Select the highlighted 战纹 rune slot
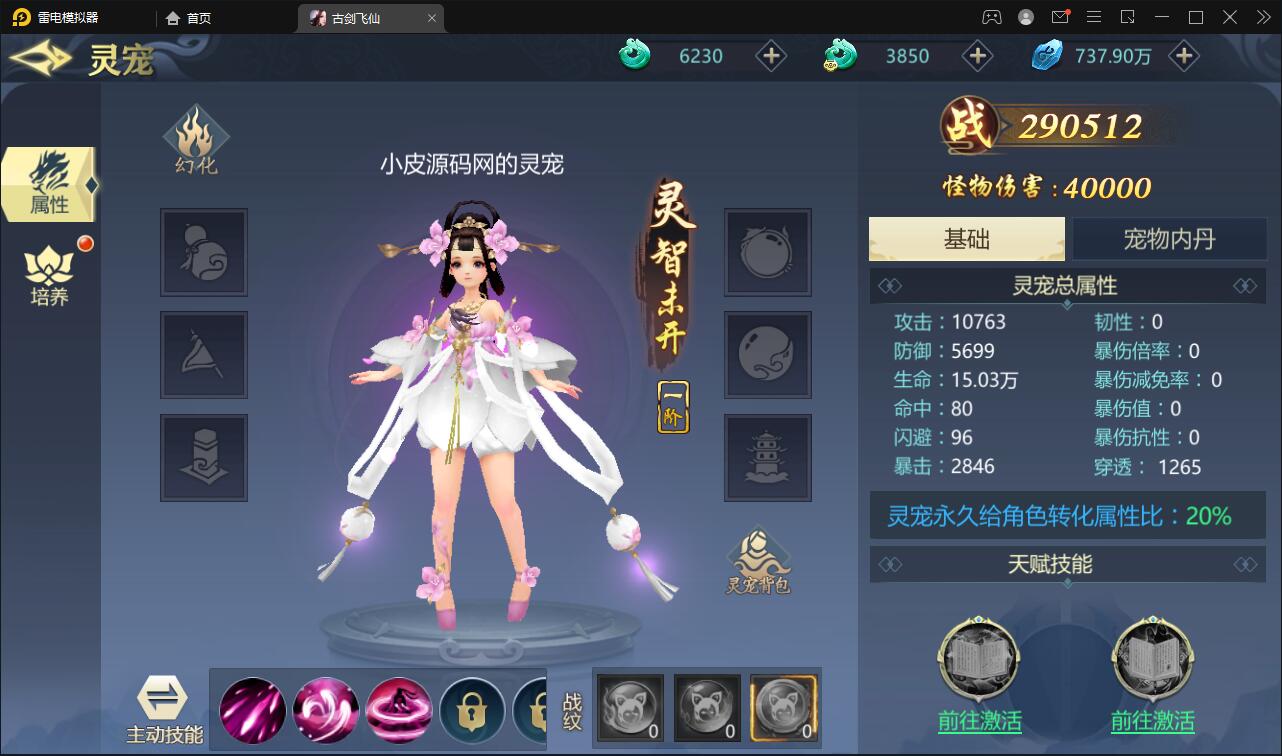 pyautogui.click(x=783, y=706)
